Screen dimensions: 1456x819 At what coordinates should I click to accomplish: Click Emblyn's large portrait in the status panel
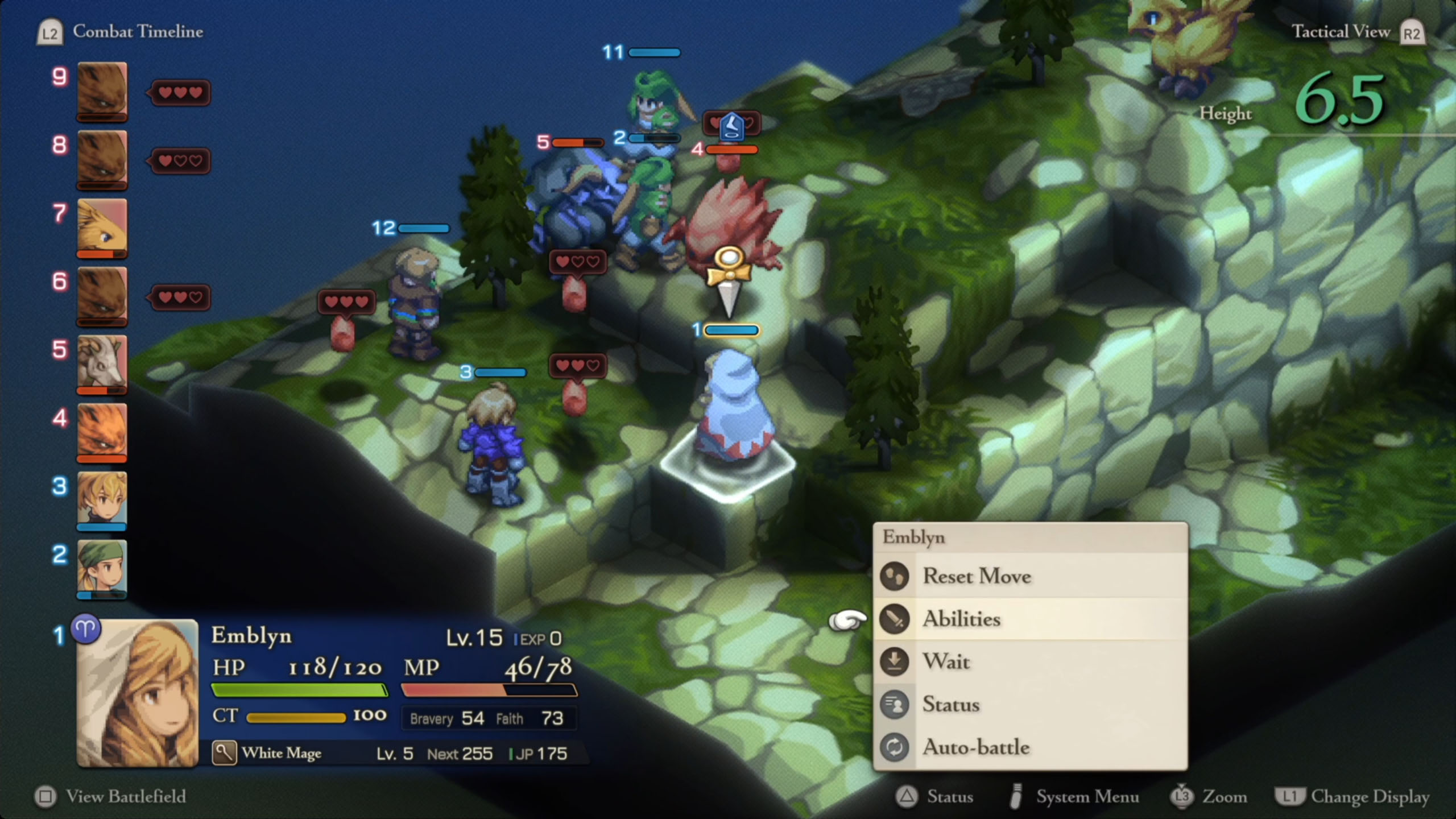(138, 693)
